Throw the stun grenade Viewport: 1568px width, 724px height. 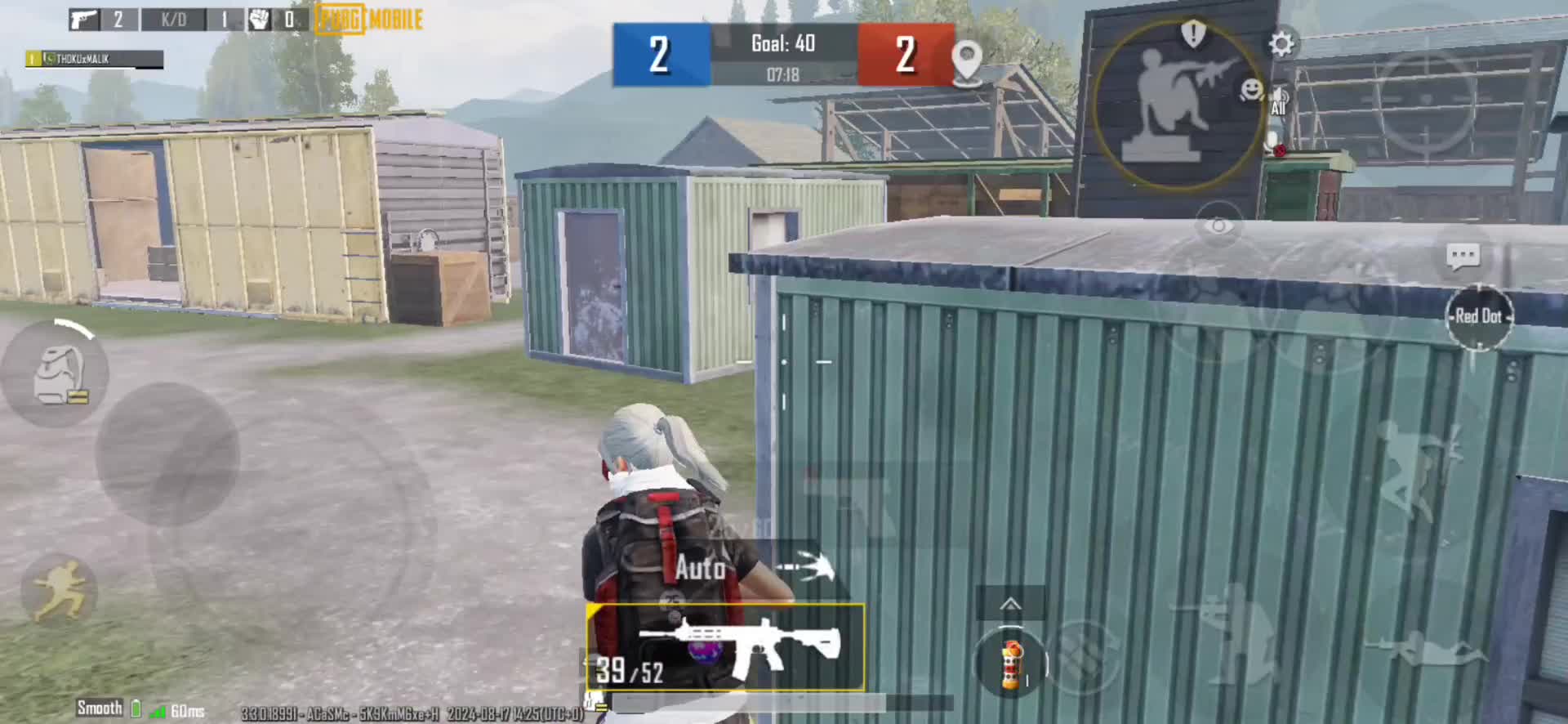point(1011,664)
